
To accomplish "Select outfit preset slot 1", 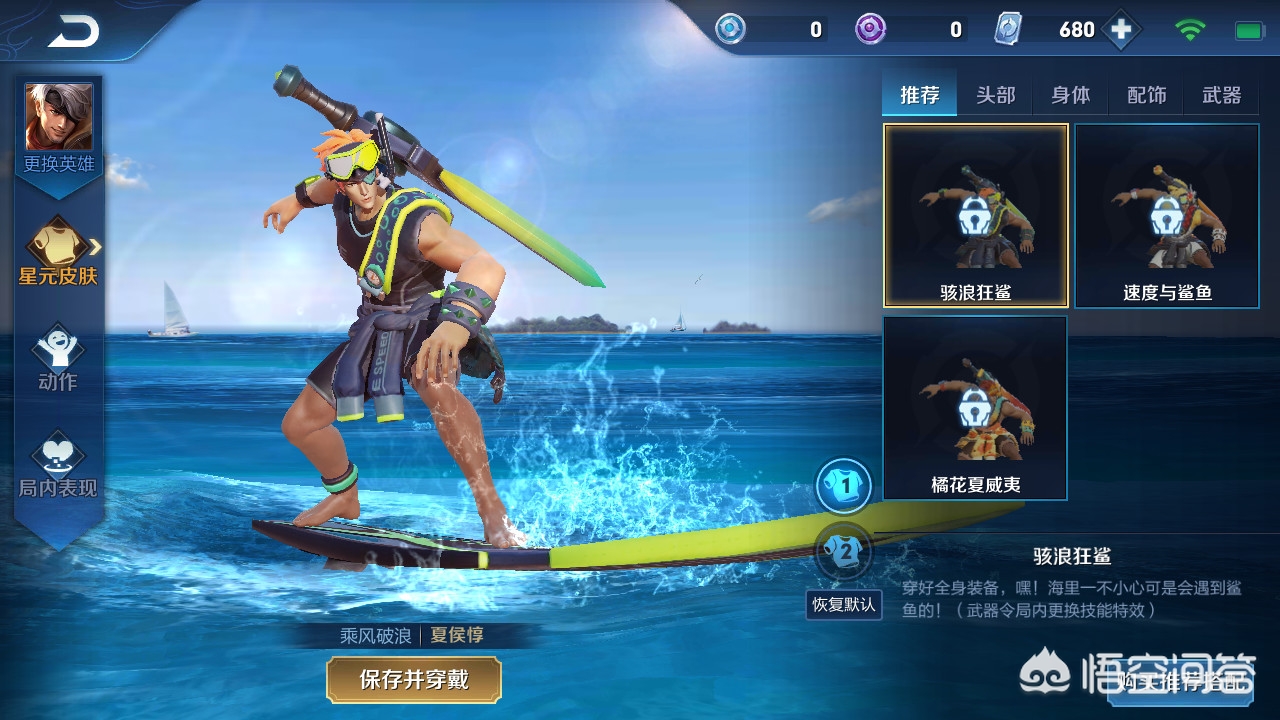I will click(845, 487).
